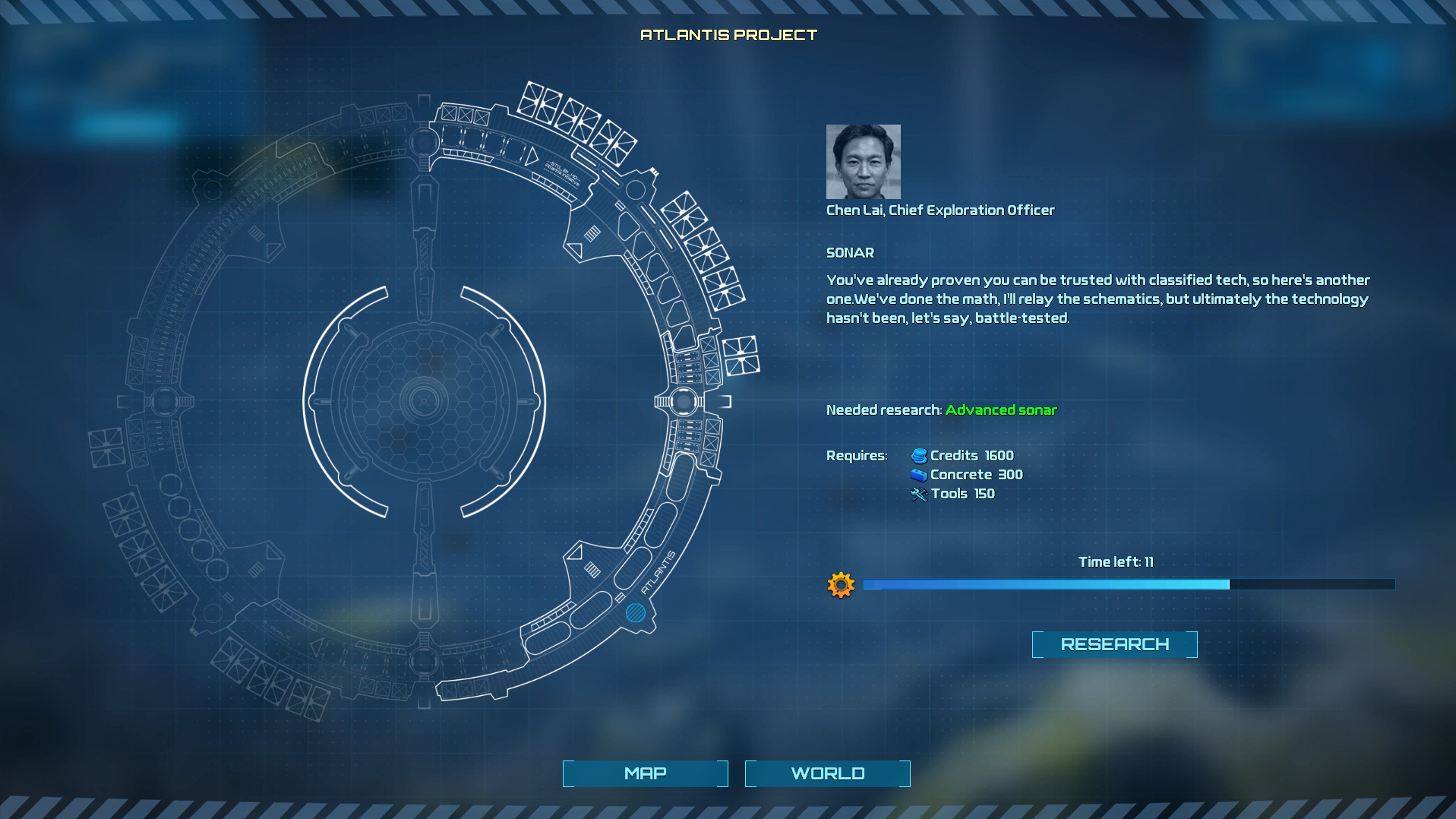Click the Credits coin icon

click(x=918, y=455)
